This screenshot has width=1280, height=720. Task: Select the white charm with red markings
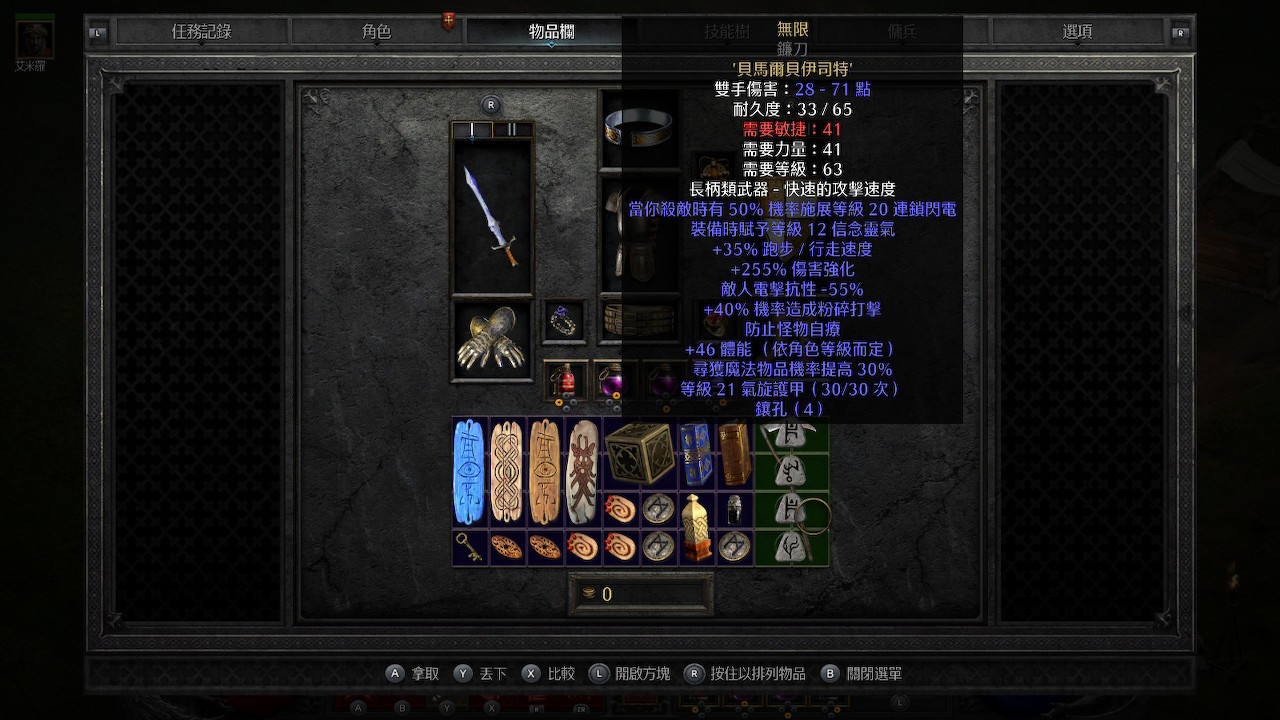[x=583, y=471]
